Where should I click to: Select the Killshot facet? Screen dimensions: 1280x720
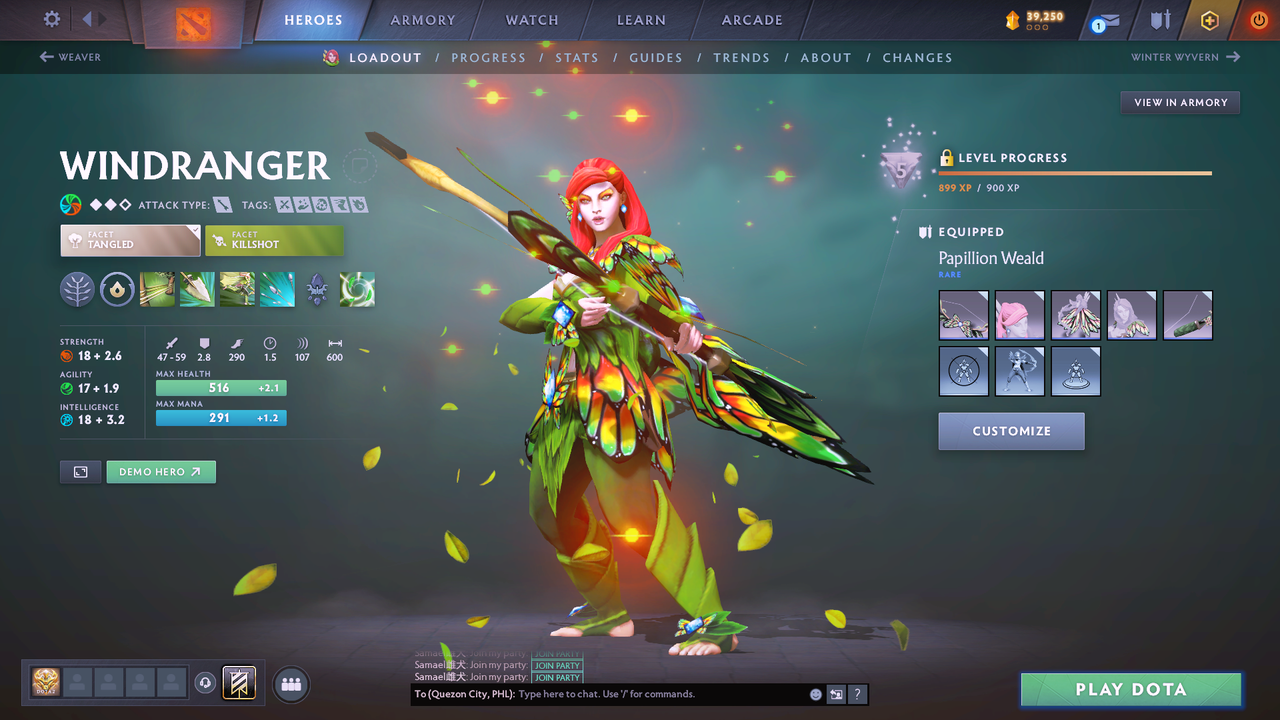coord(274,240)
